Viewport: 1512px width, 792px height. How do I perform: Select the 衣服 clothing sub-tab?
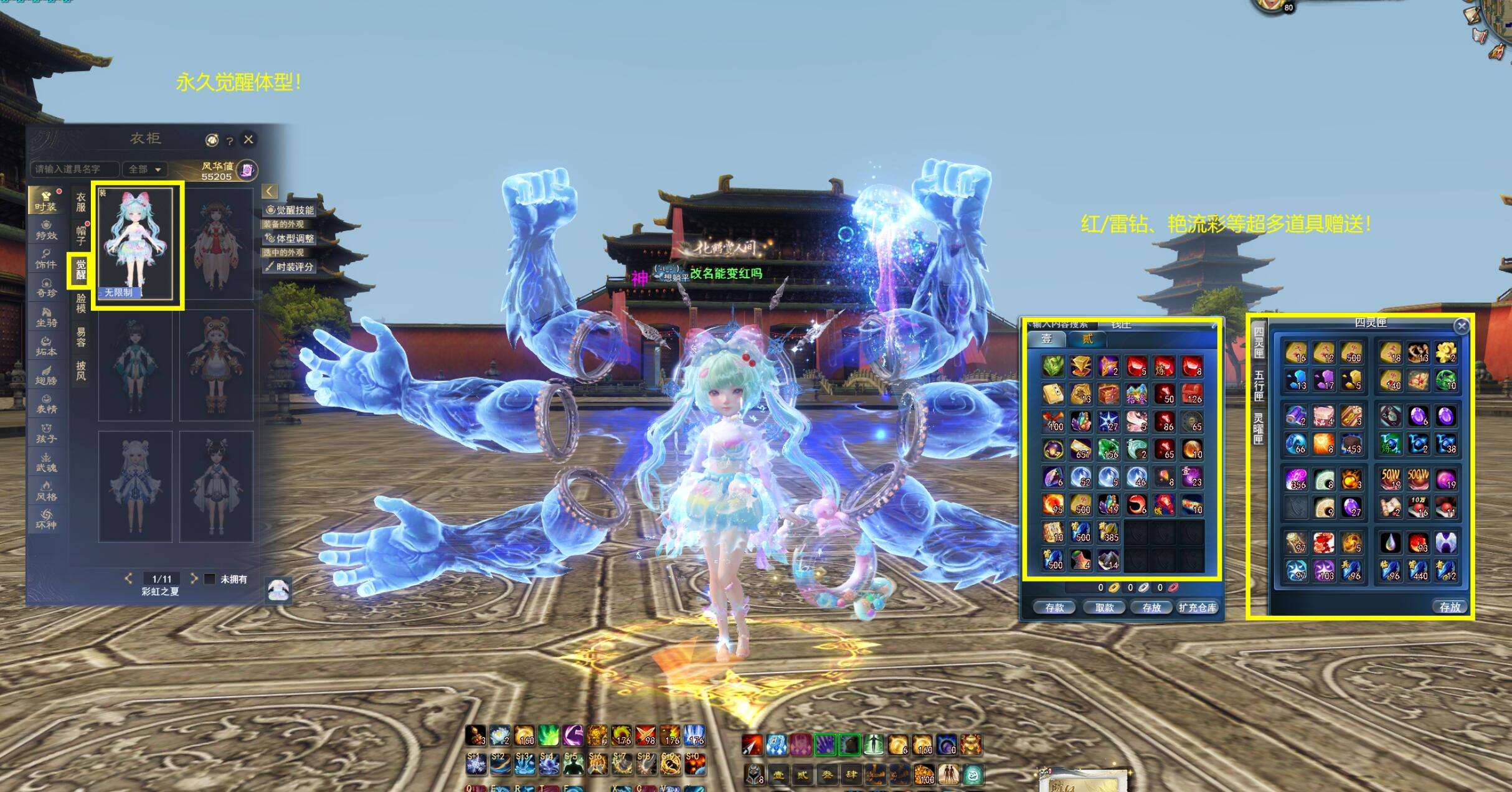(x=81, y=202)
